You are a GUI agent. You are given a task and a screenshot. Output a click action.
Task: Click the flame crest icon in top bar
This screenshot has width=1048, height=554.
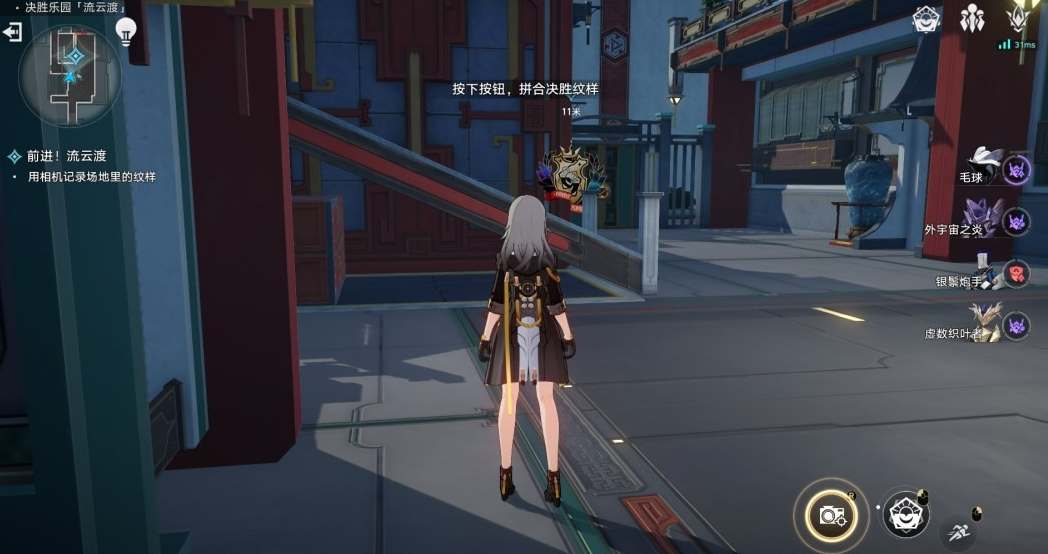(1019, 19)
